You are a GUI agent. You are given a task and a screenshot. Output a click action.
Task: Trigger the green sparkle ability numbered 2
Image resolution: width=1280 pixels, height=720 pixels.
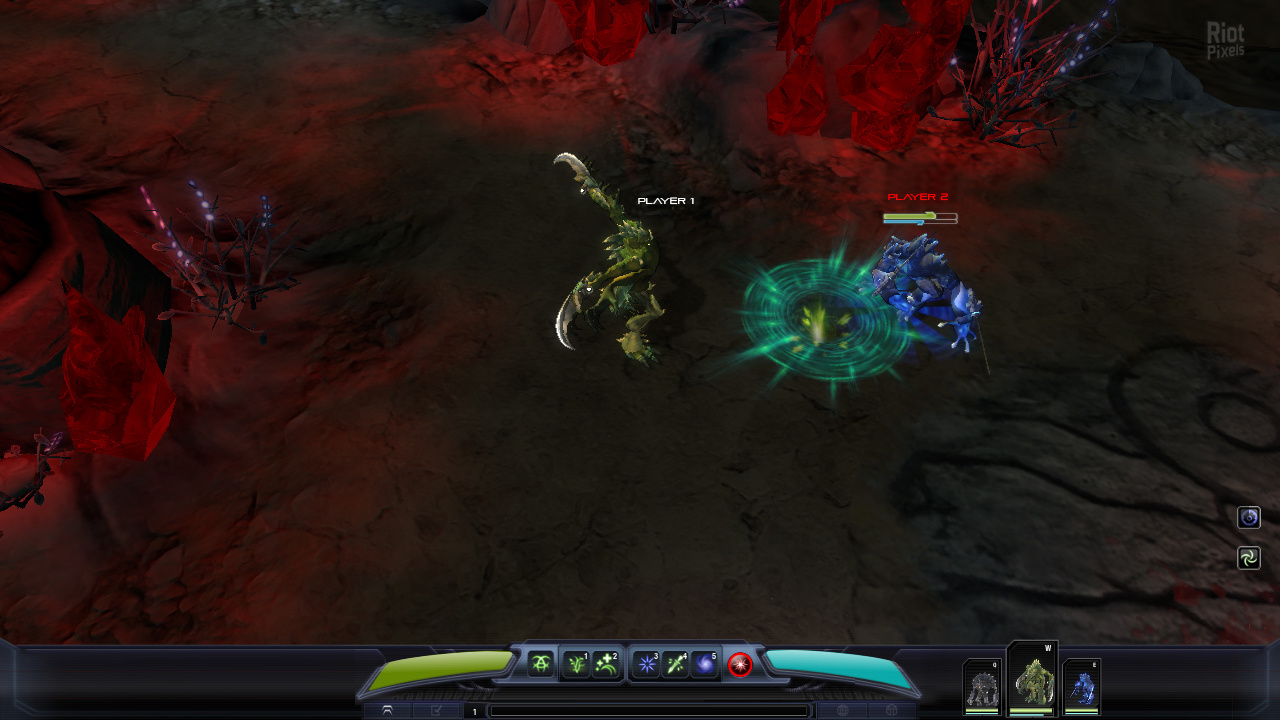(x=606, y=664)
